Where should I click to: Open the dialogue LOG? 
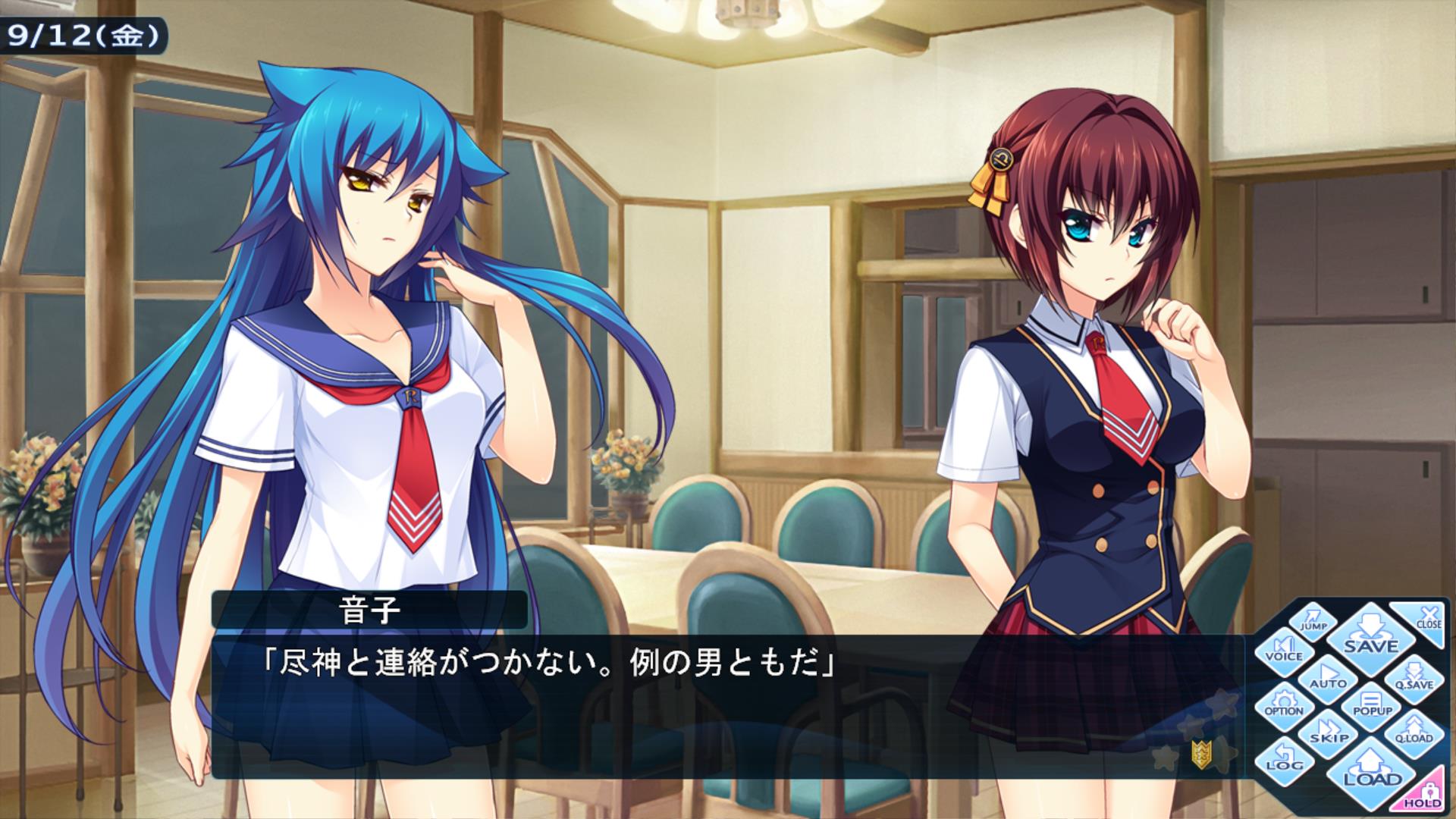tap(1284, 760)
